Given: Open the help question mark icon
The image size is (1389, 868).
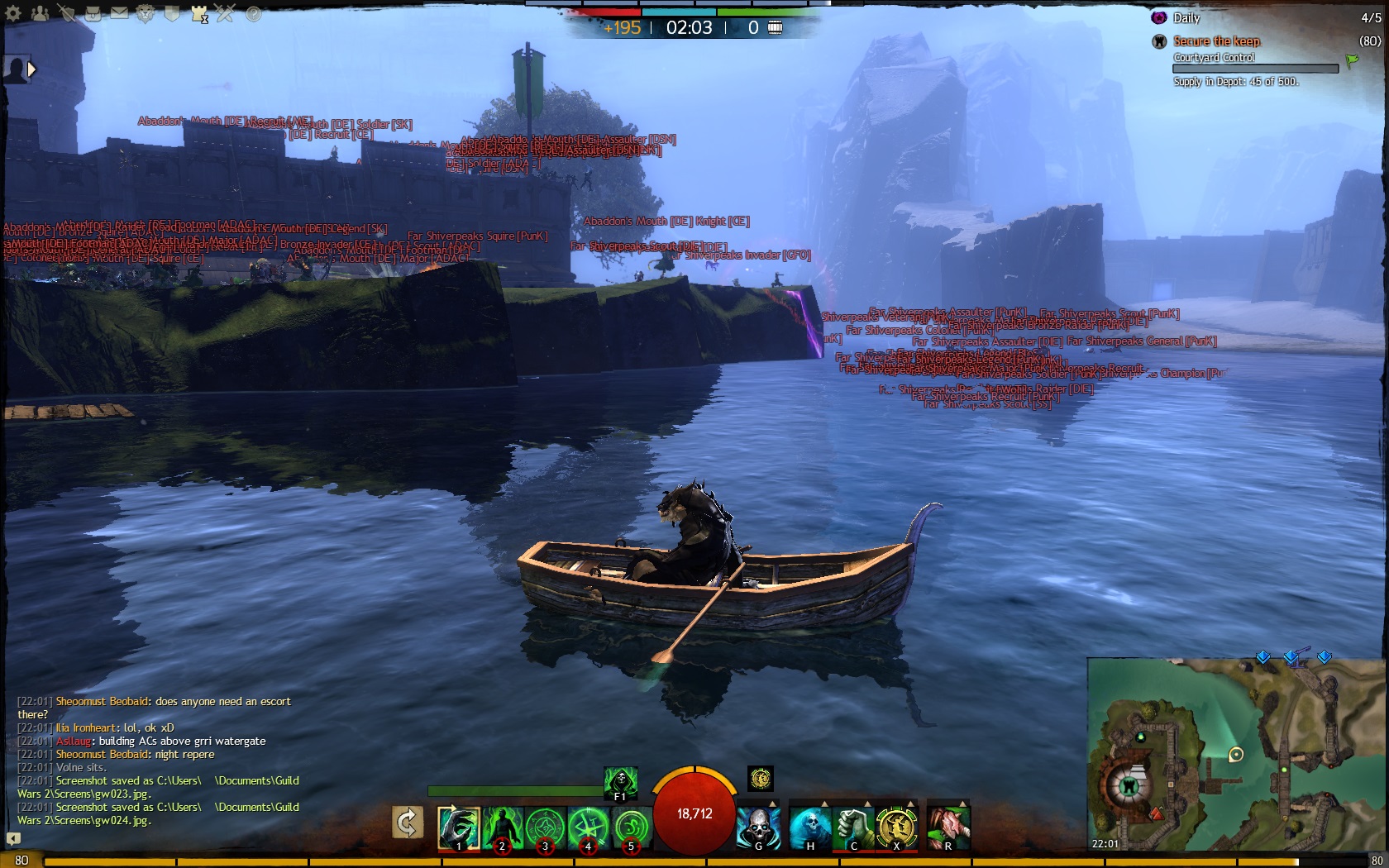Looking at the screenshot, I should tap(253, 13).
